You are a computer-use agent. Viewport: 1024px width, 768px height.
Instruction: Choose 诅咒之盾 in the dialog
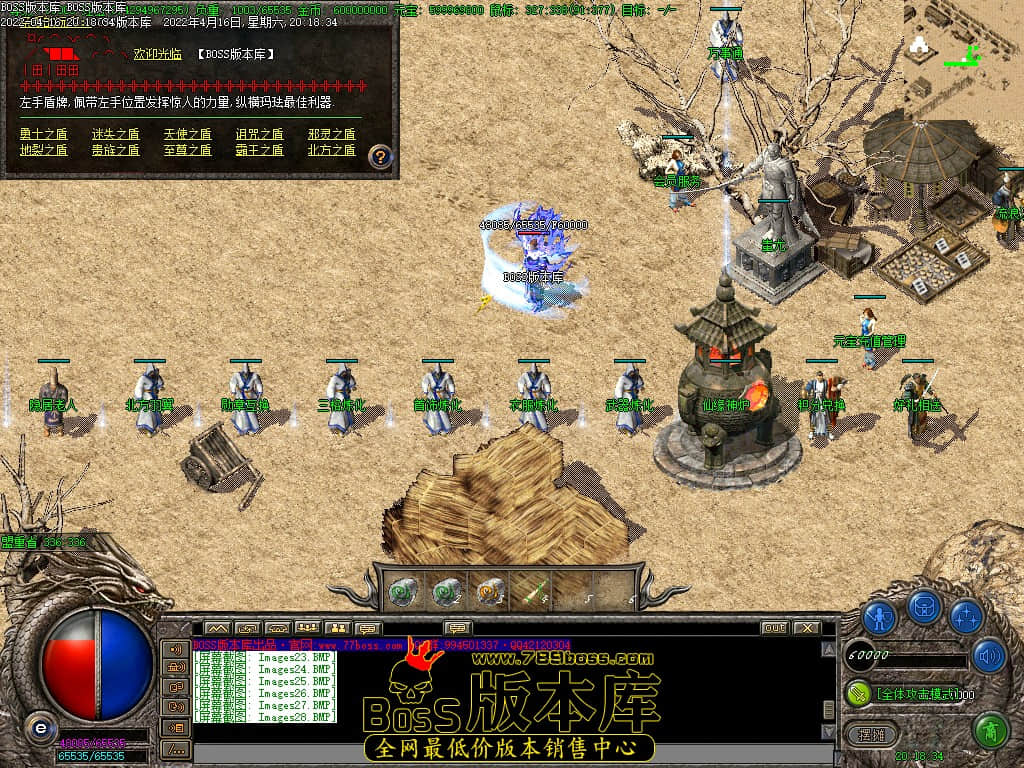point(259,134)
